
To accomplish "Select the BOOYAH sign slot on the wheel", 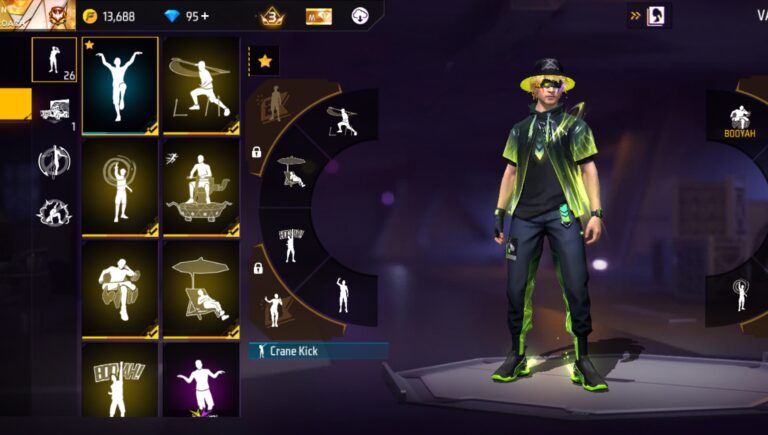I will (x=292, y=242).
